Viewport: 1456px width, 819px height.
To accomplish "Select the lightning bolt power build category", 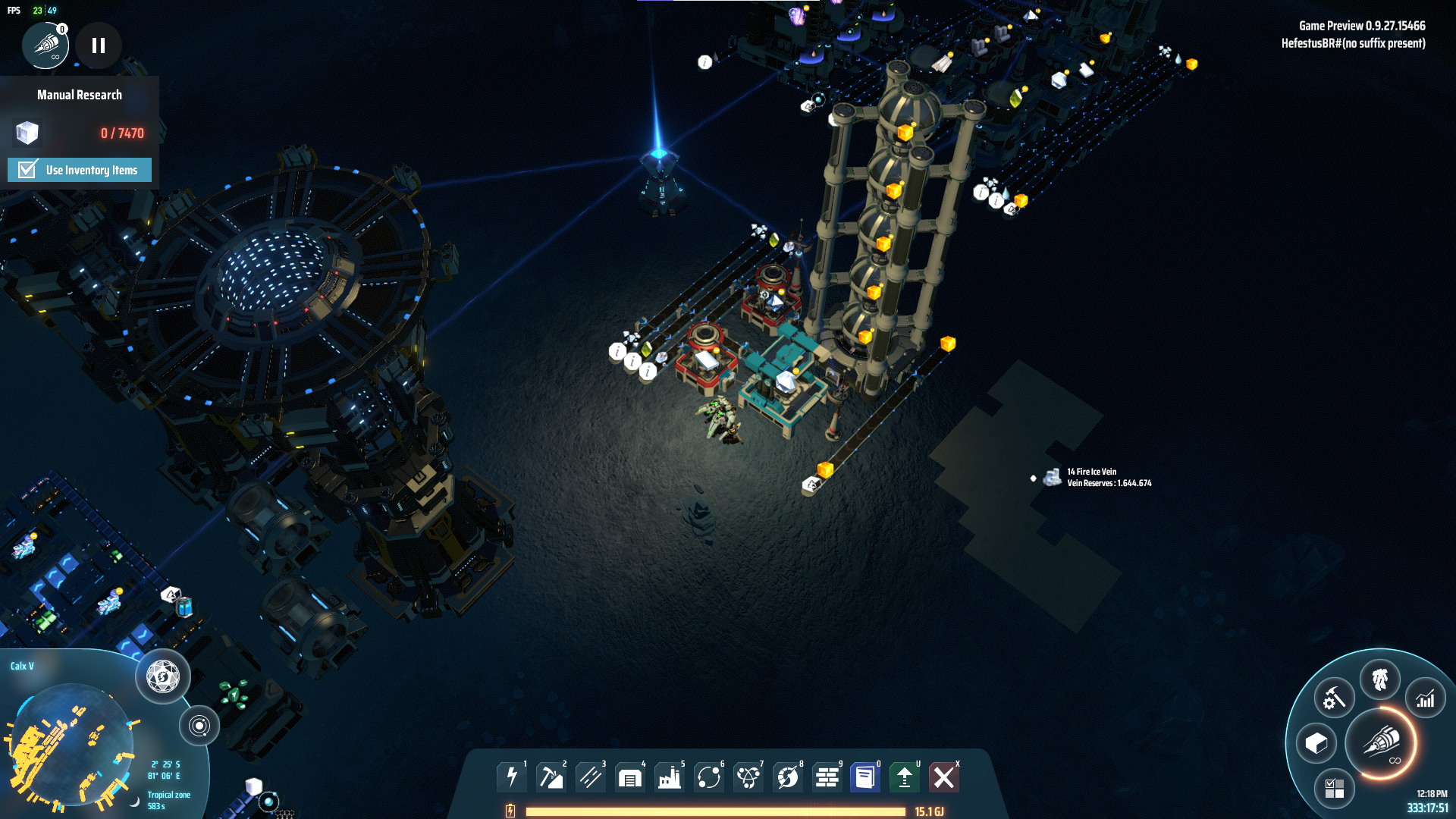I will pos(512,777).
